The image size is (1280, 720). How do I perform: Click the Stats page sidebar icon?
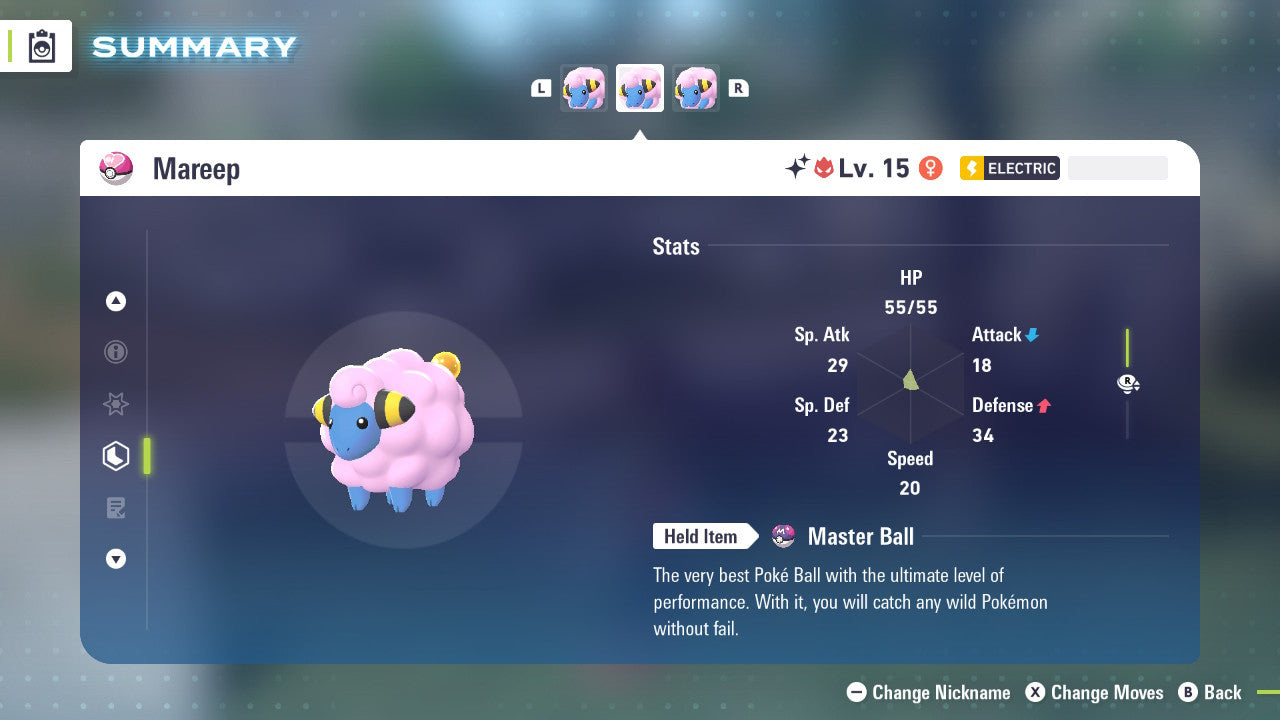click(115, 456)
